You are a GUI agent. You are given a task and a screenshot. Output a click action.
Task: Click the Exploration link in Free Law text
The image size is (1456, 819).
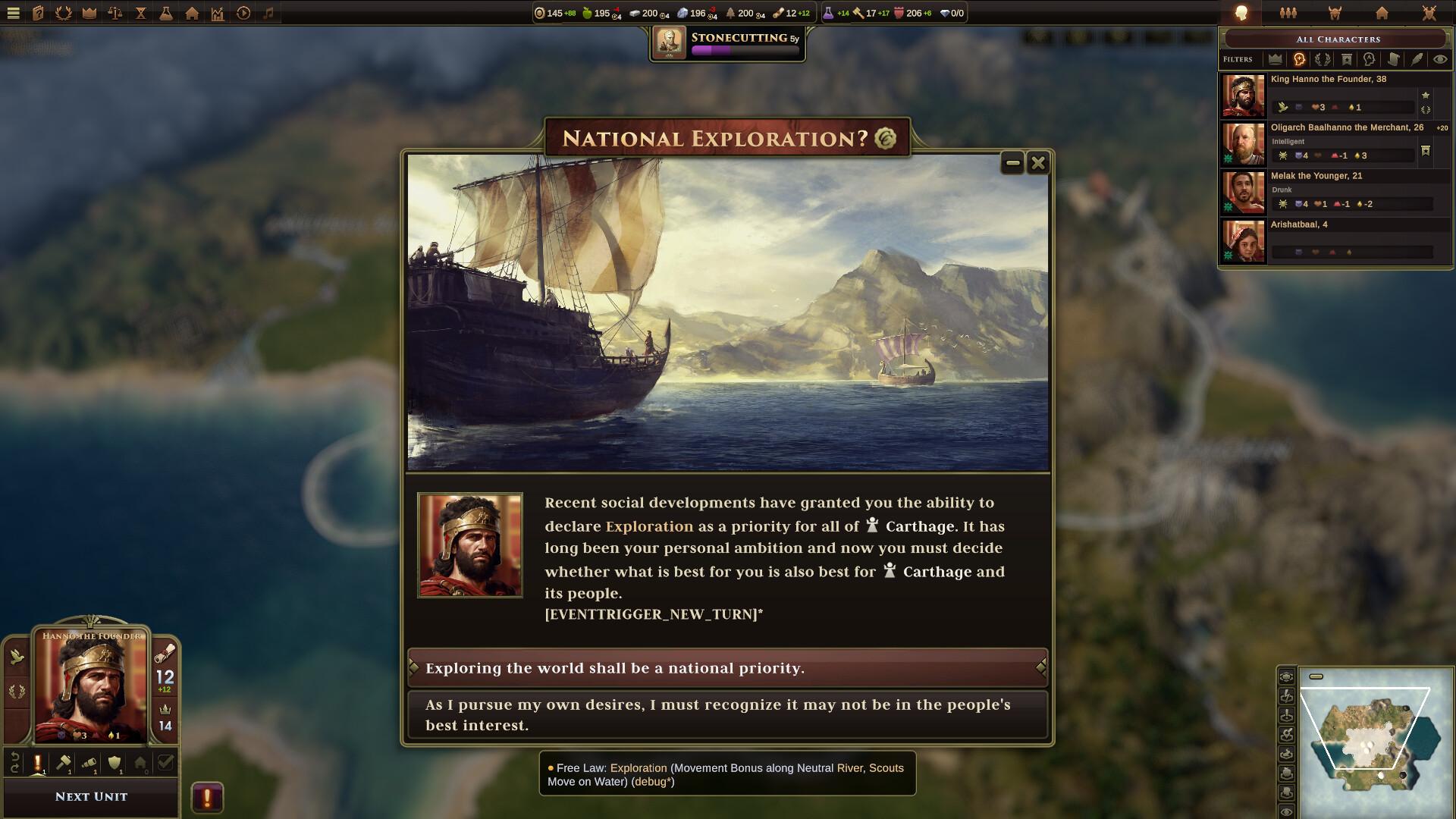(x=639, y=768)
